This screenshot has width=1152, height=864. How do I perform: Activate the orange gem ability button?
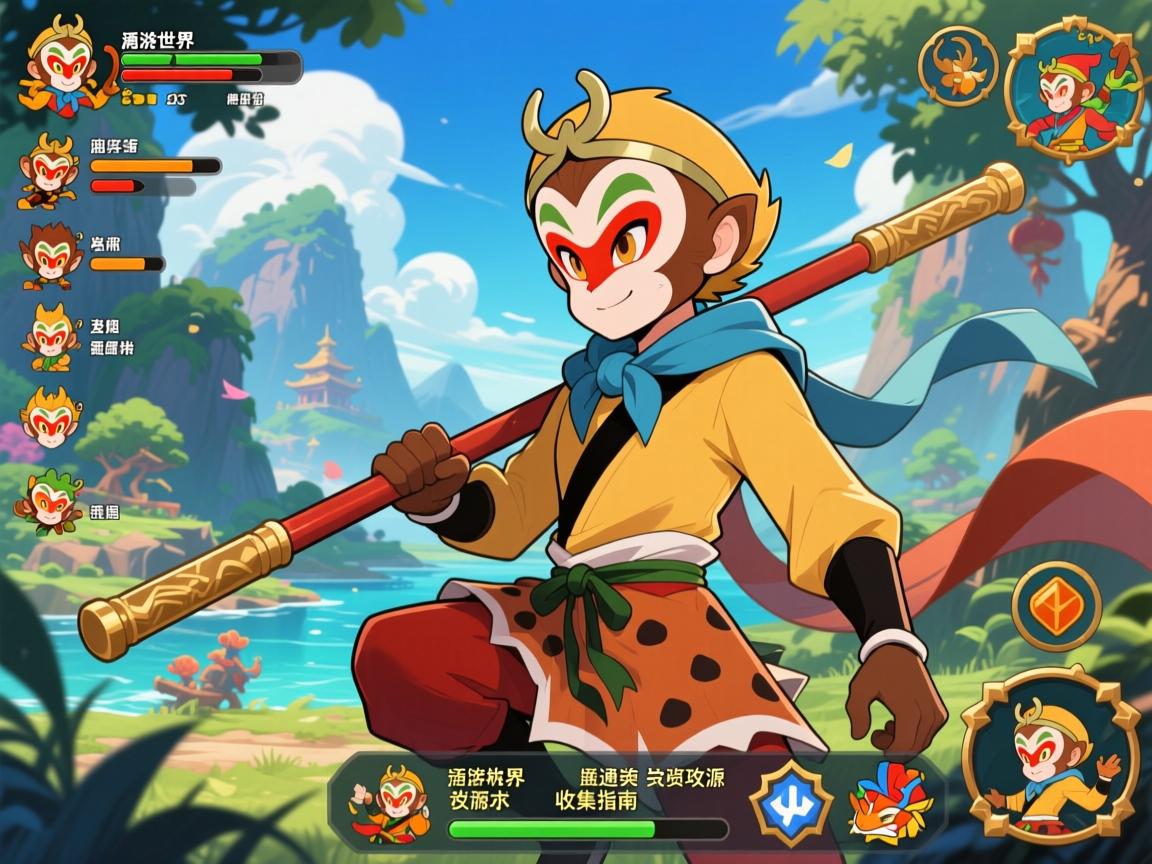[1056, 605]
